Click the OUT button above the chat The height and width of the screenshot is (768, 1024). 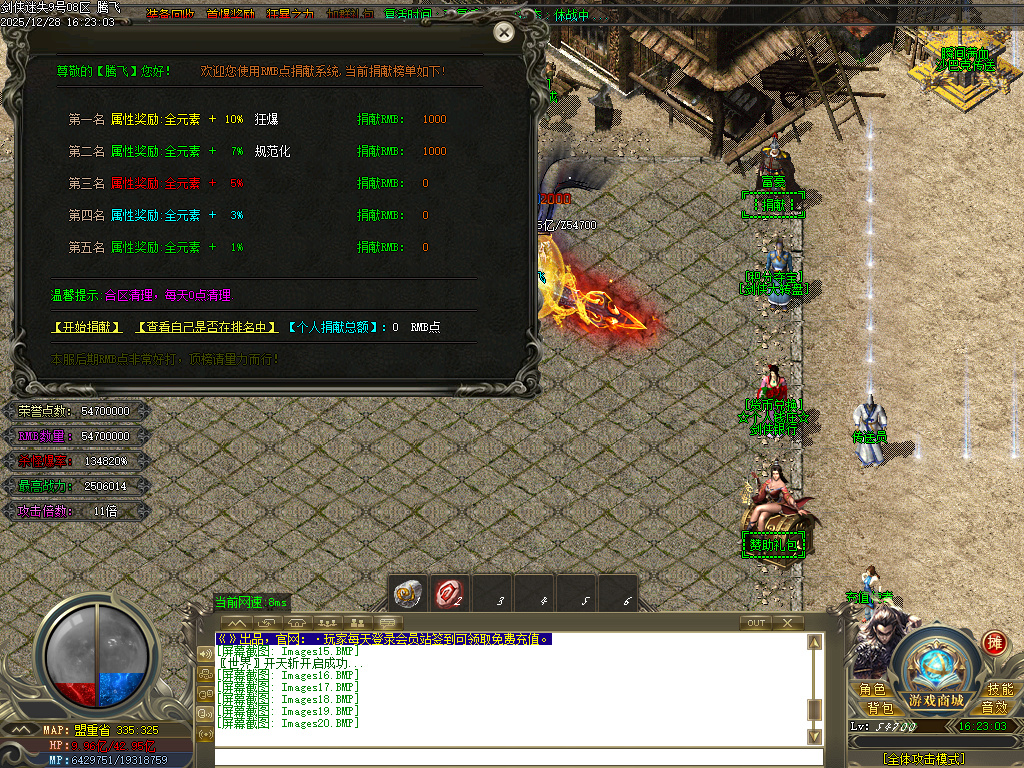756,622
